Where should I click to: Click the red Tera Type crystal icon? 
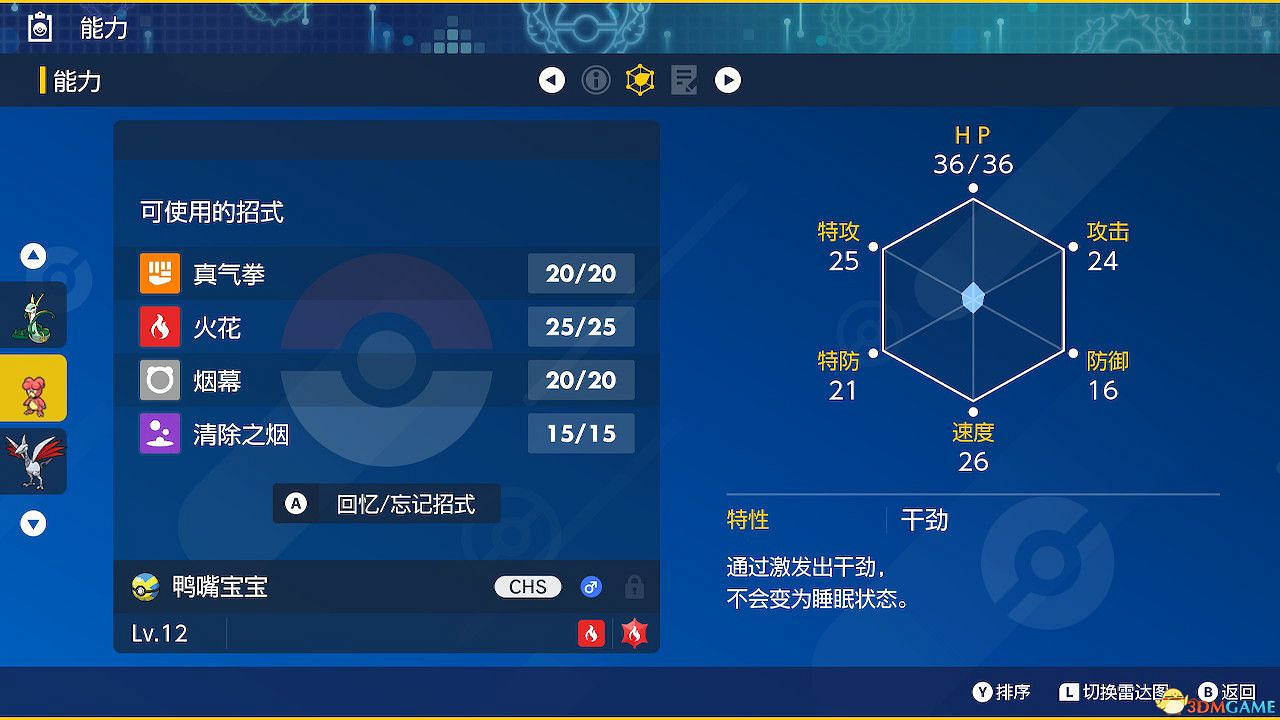633,633
